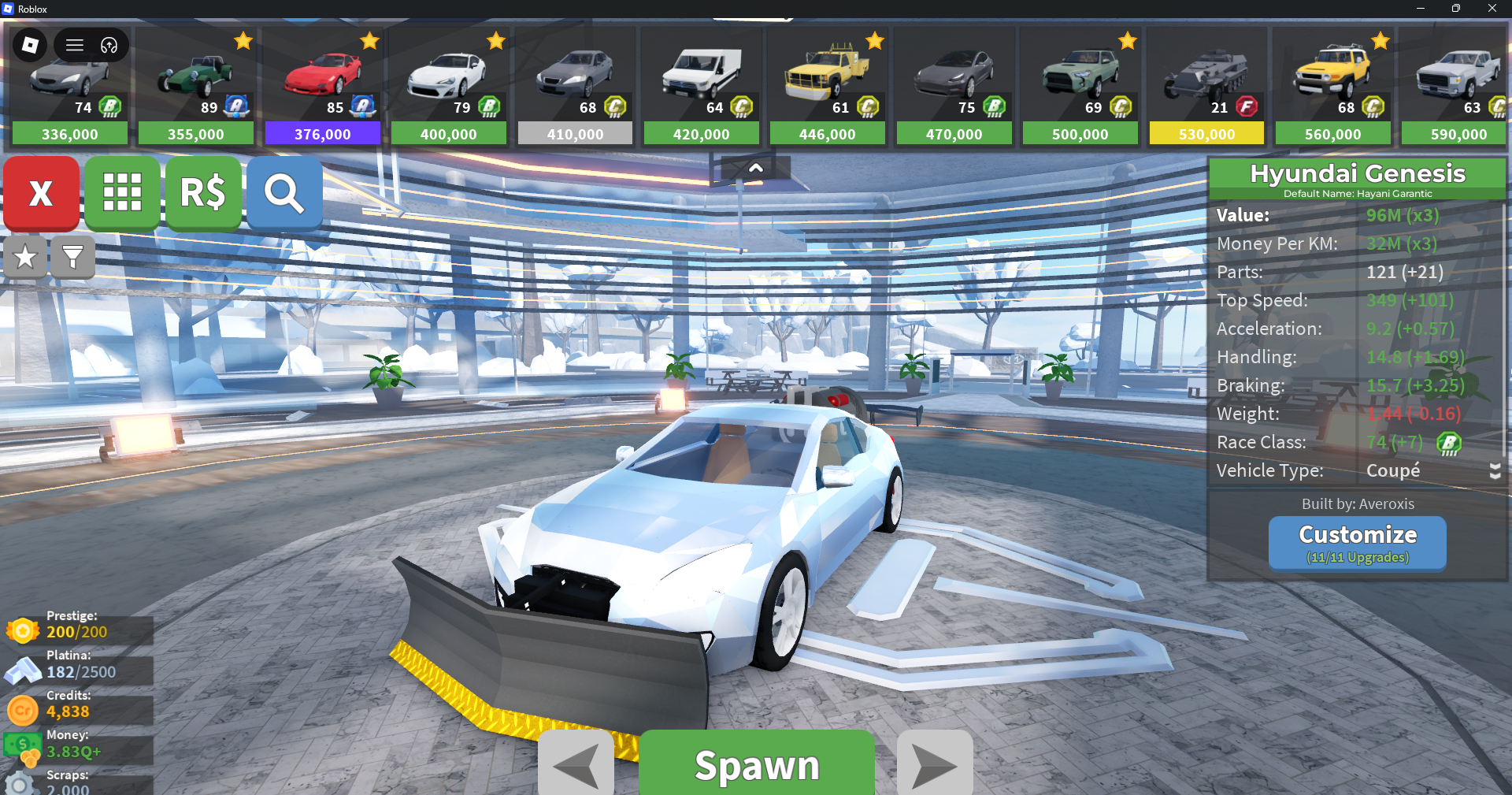Open the funnel filter options
This screenshot has height=795, width=1512.
[x=72, y=257]
